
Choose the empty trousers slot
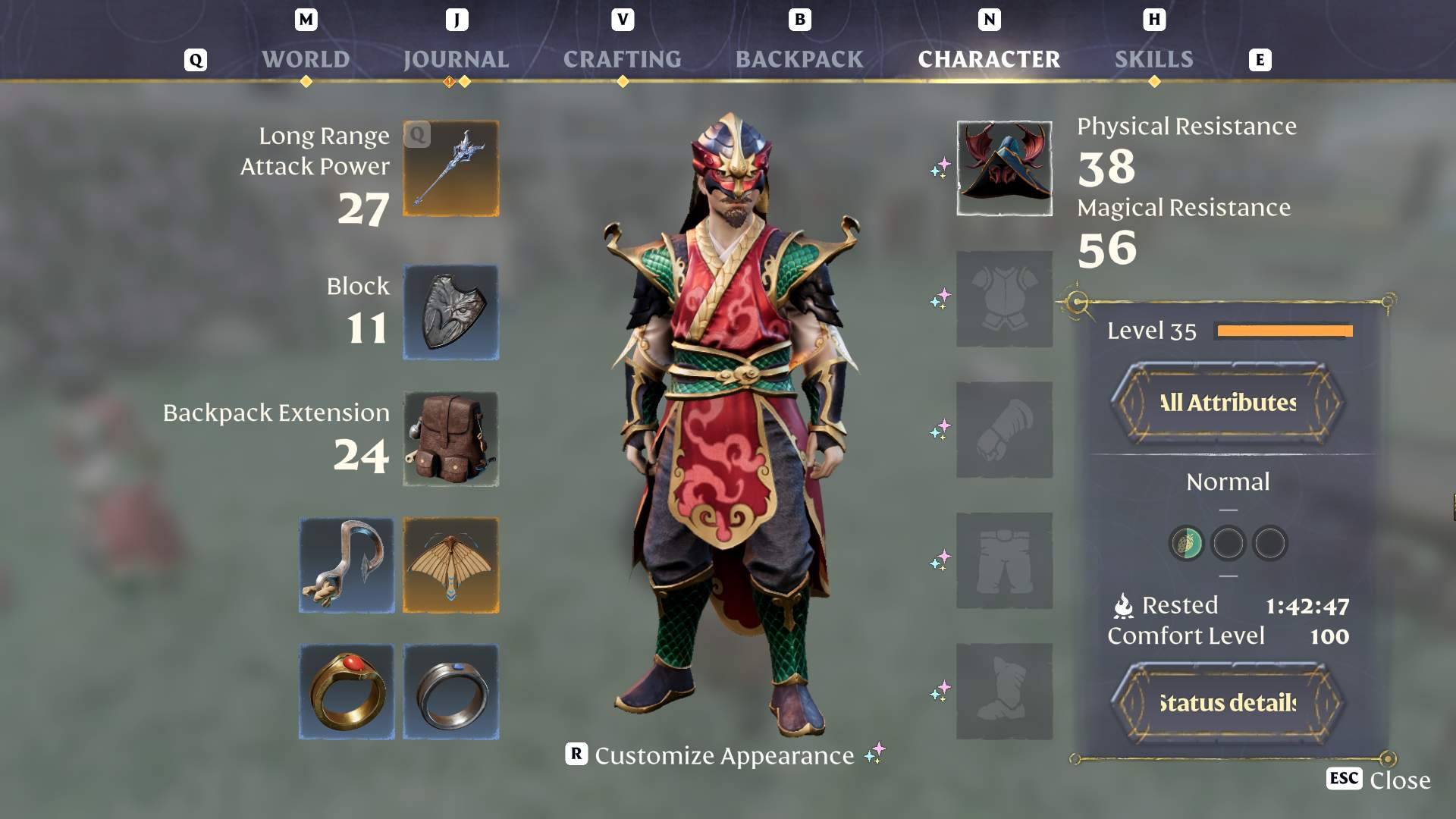1004,560
